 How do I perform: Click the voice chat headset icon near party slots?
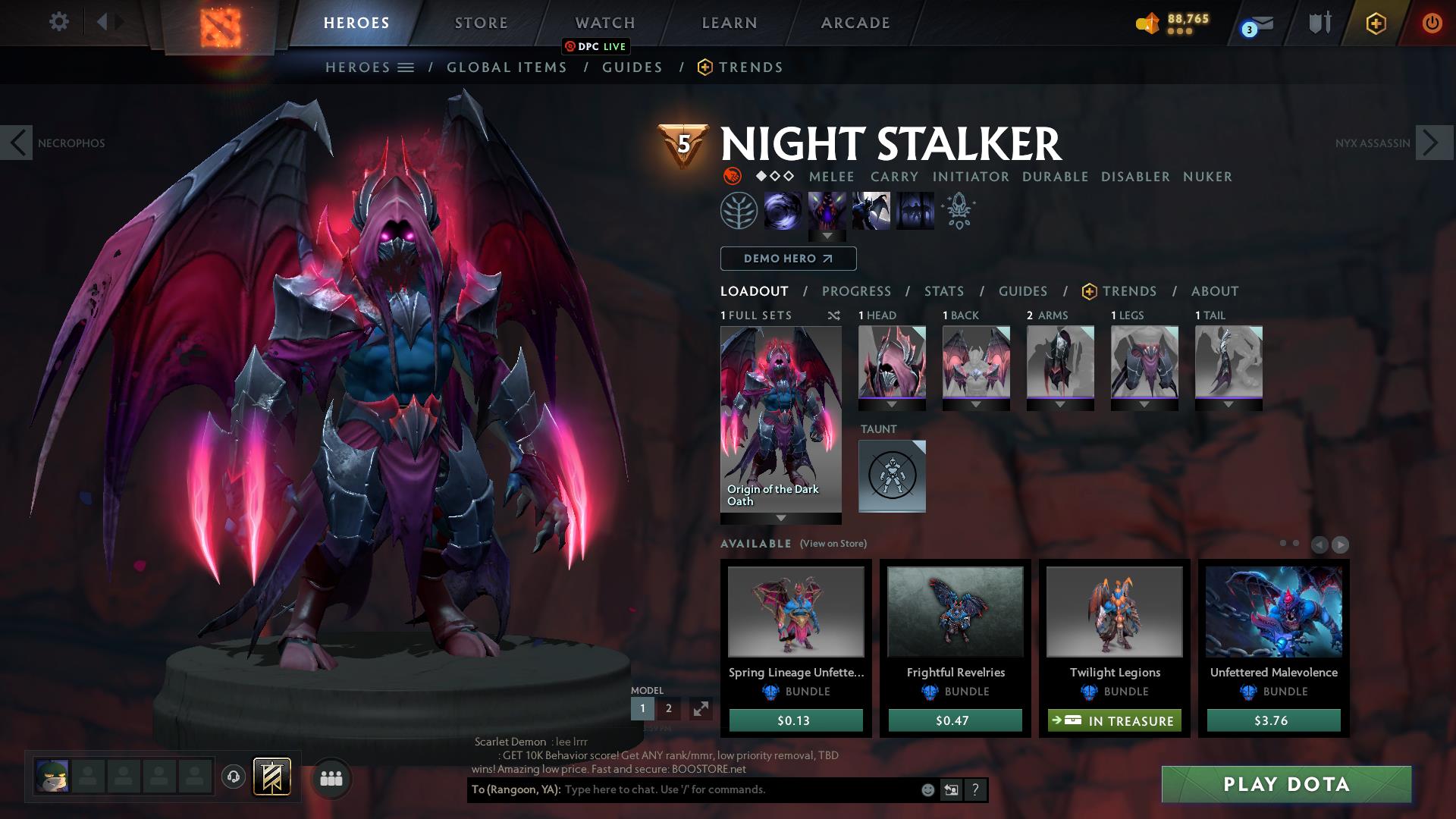click(x=233, y=776)
